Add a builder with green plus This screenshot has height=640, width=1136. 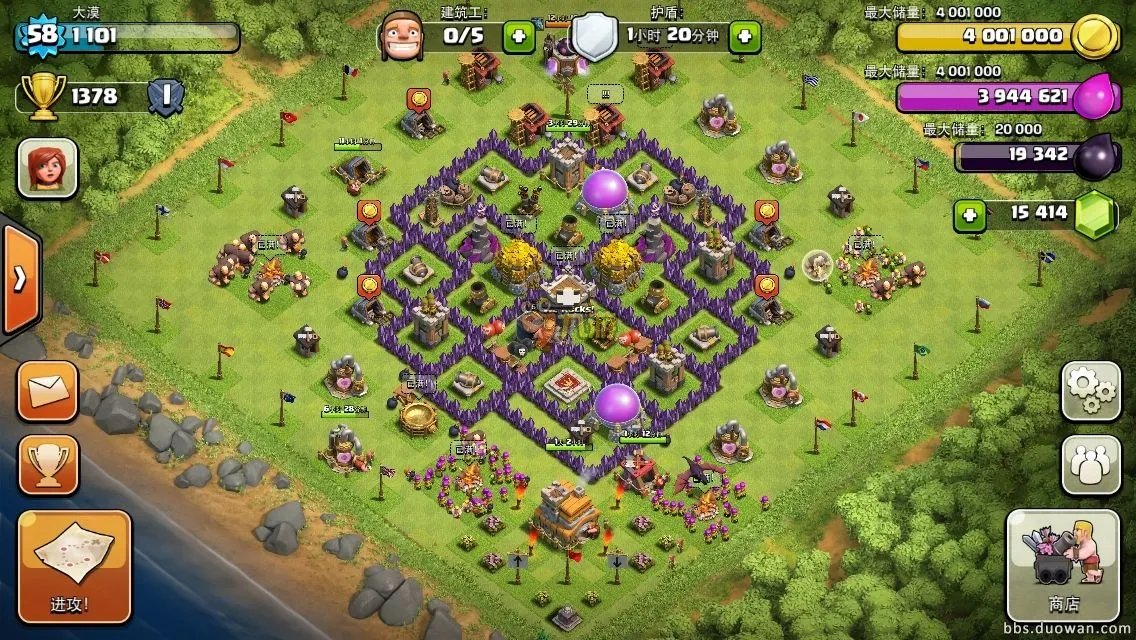[518, 37]
